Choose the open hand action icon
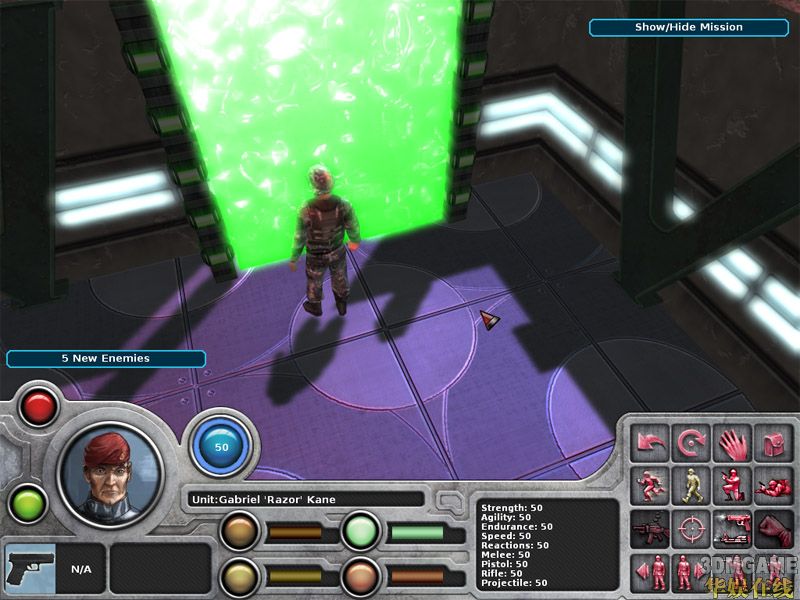The width and height of the screenshot is (800, 600). (x=732, y=442)
